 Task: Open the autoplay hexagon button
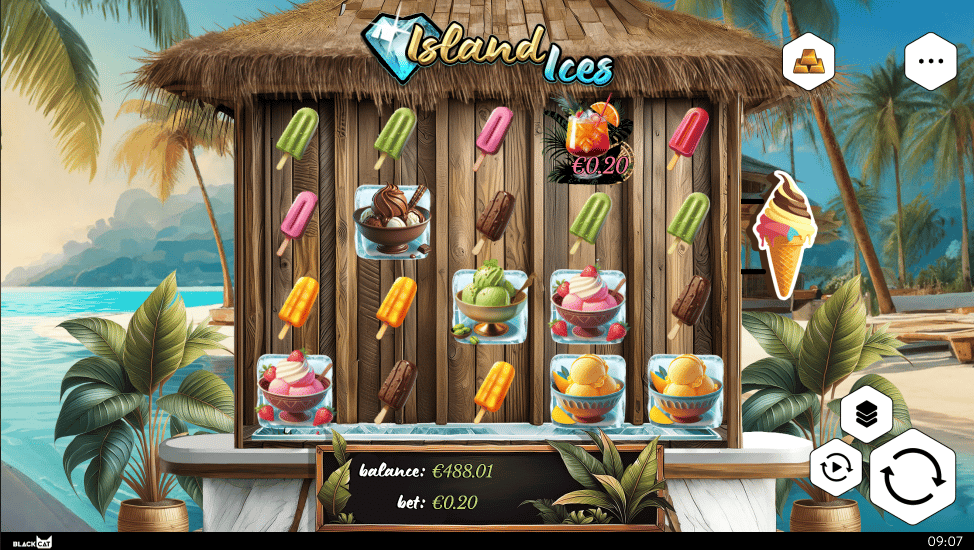[836, 469]
